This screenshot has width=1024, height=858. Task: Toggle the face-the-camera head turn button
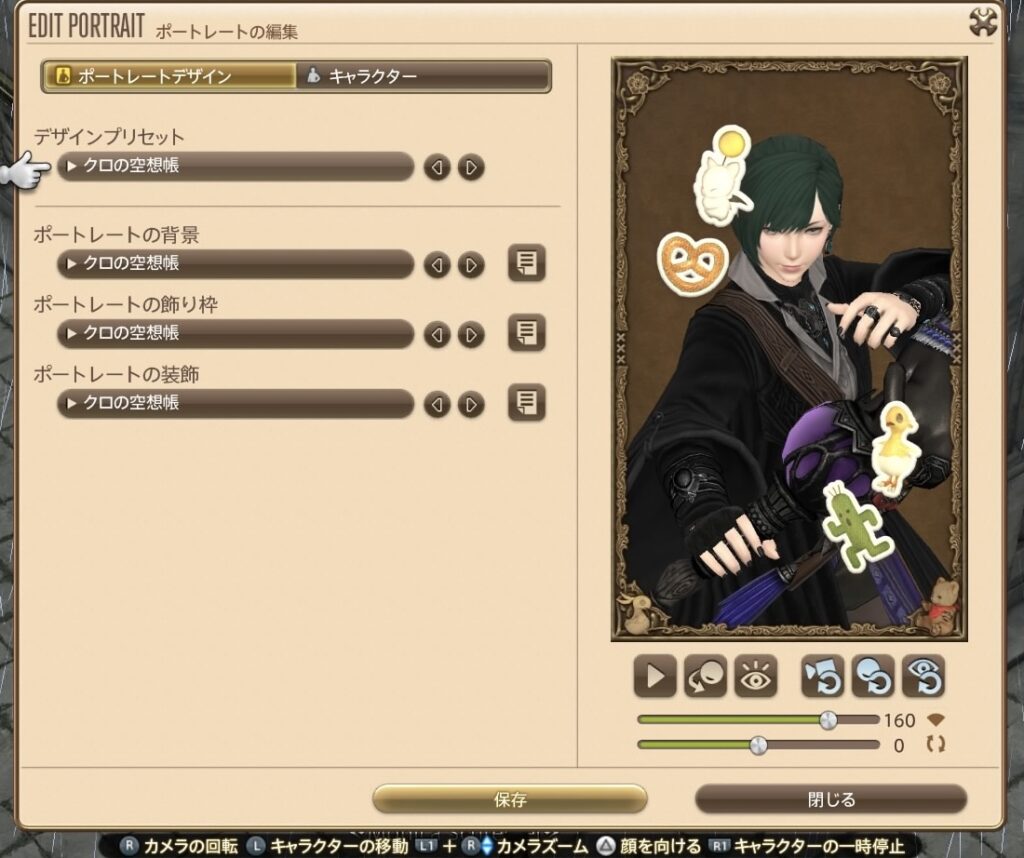pyautogui.click(x=705, y=677)
